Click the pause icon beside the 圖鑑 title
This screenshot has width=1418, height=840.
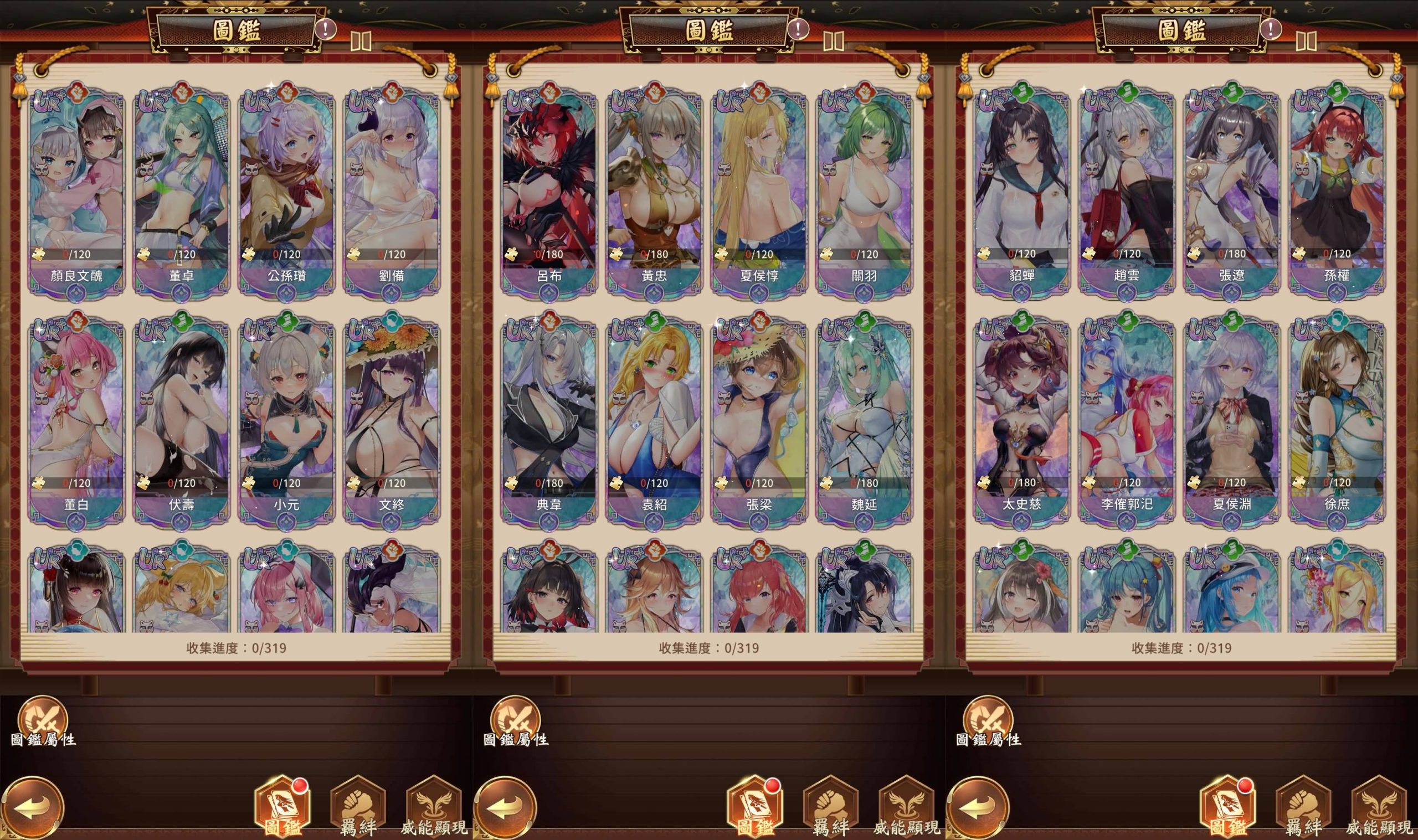point(361,42)
